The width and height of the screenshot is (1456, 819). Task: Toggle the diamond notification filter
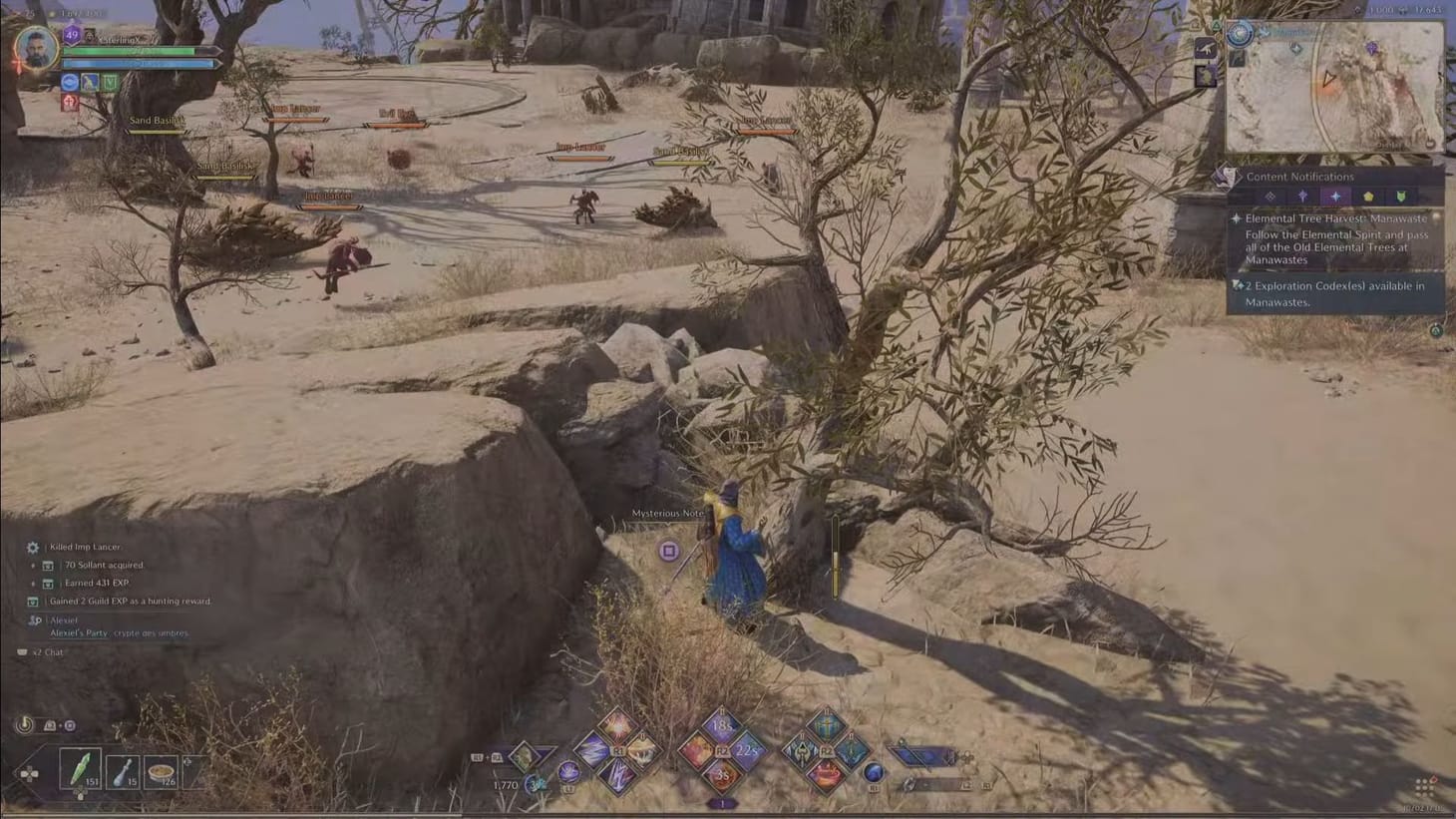point(1272,198)
